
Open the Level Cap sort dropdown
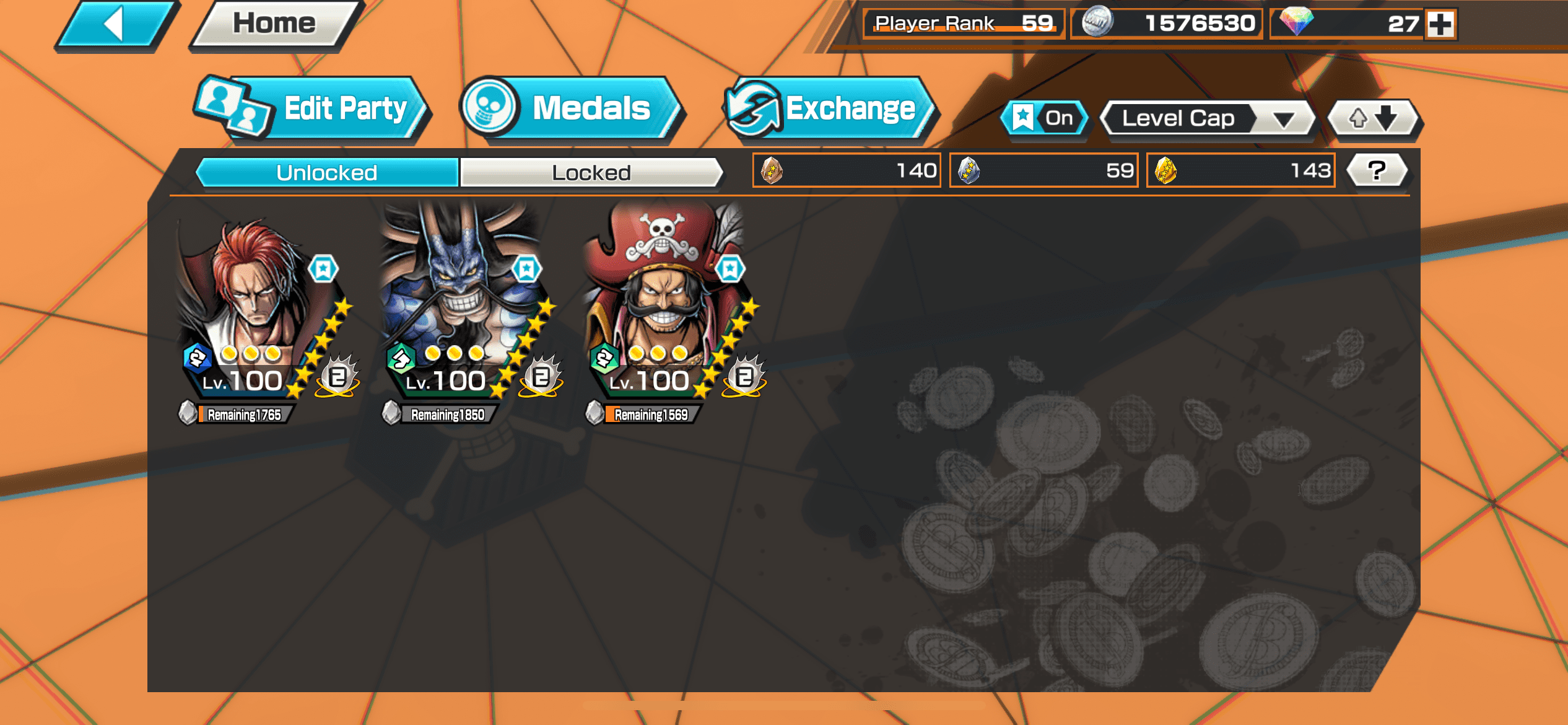1208,118
